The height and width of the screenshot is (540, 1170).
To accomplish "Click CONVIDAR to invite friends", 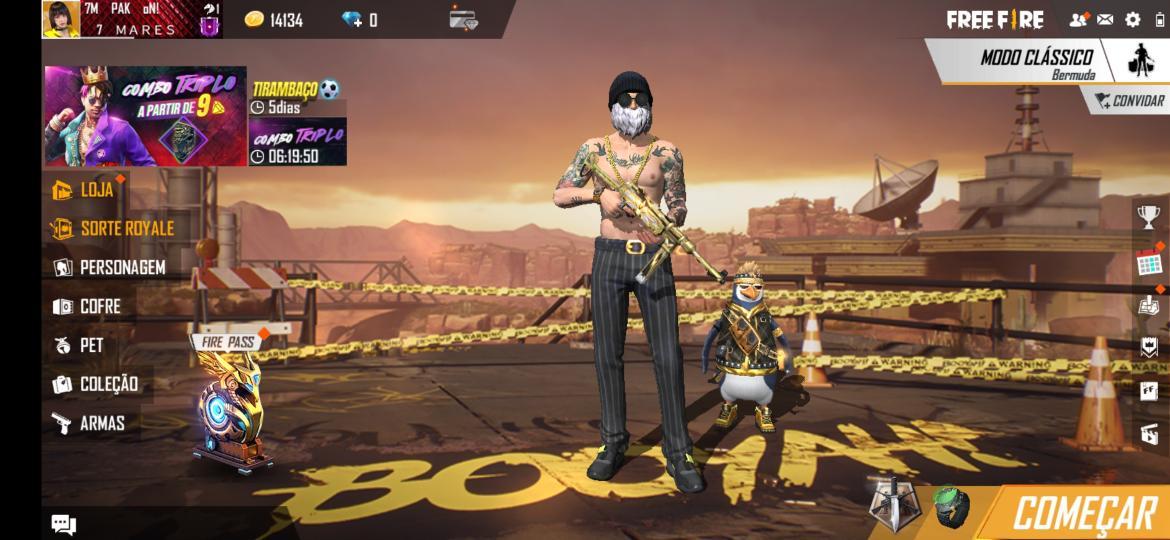I will coord(1129,100).
